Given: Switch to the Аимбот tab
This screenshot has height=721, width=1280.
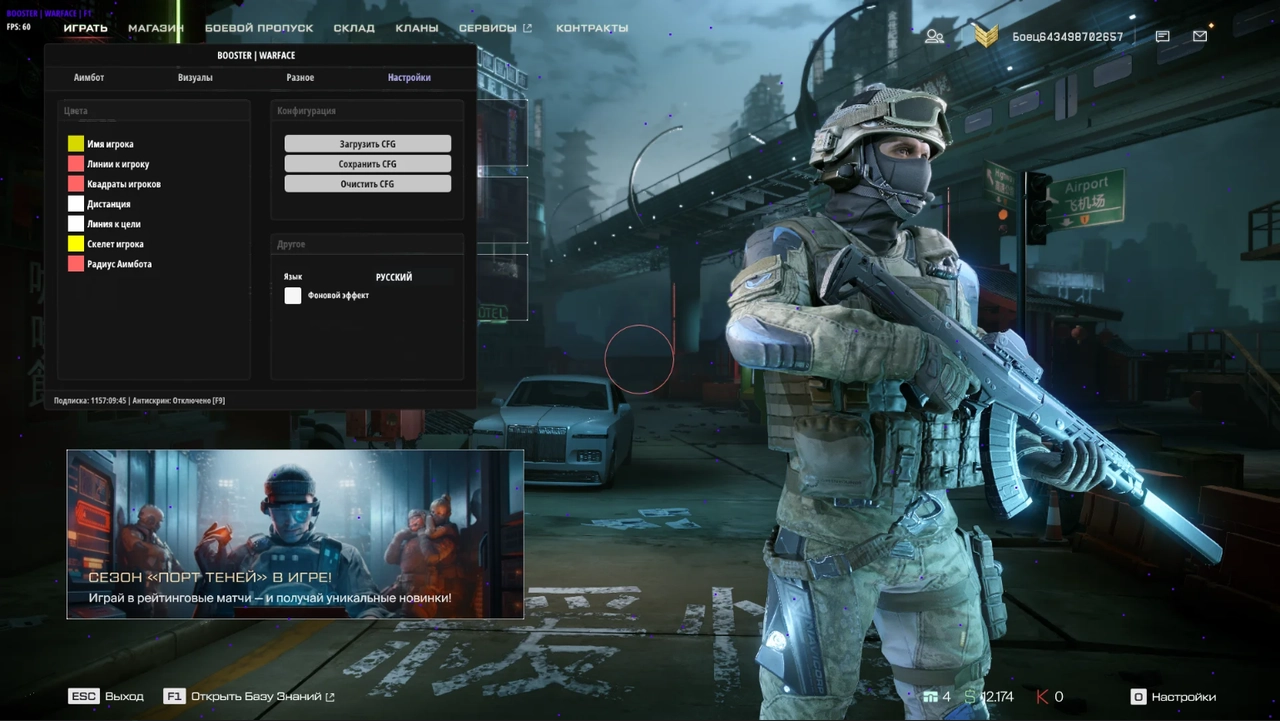Looking at the screenshot, I should click(x=88, y=77).
